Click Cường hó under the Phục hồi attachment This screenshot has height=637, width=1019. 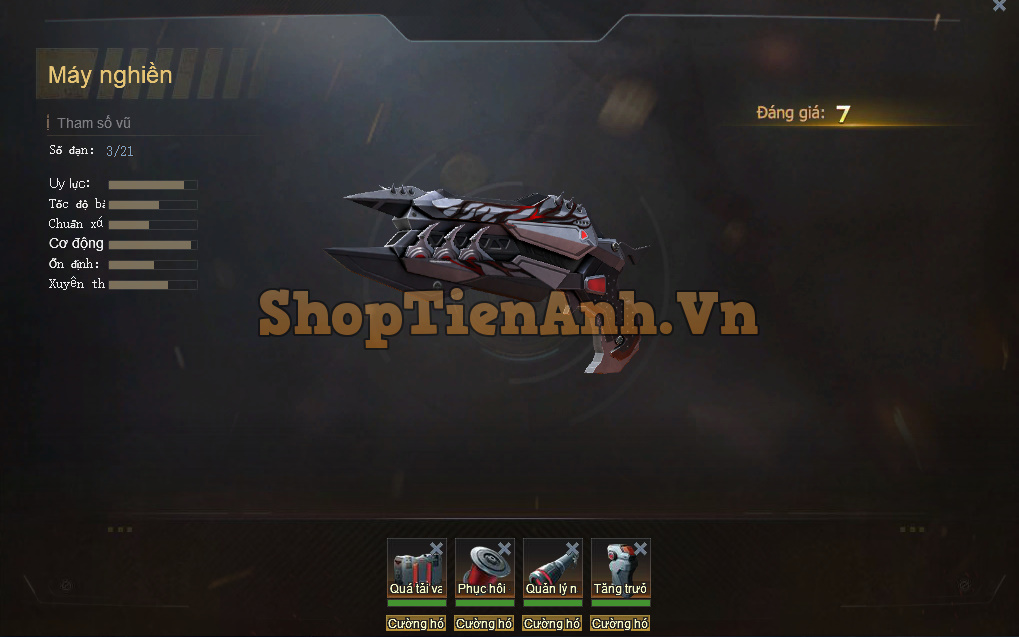tap(484, 624)
